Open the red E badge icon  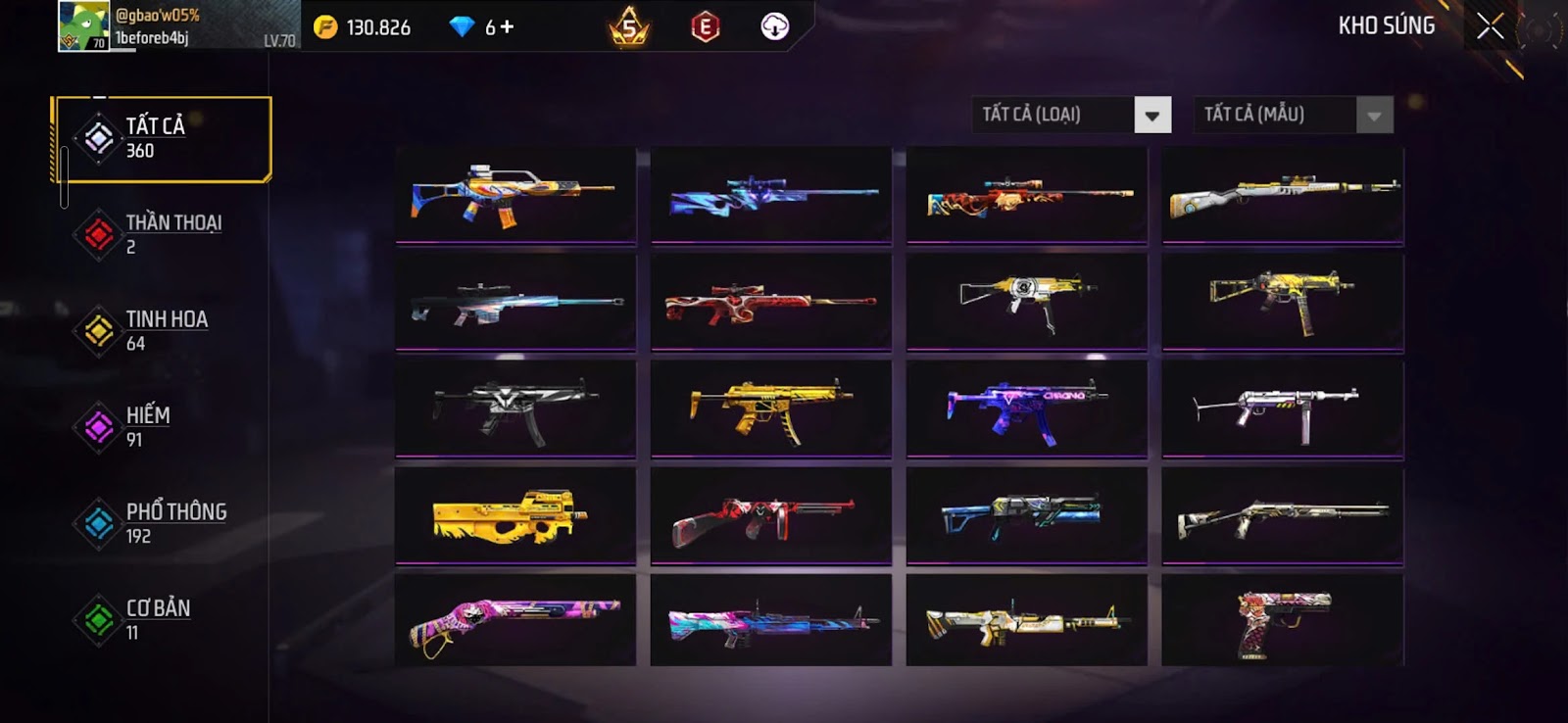click(x=705, y=26)
